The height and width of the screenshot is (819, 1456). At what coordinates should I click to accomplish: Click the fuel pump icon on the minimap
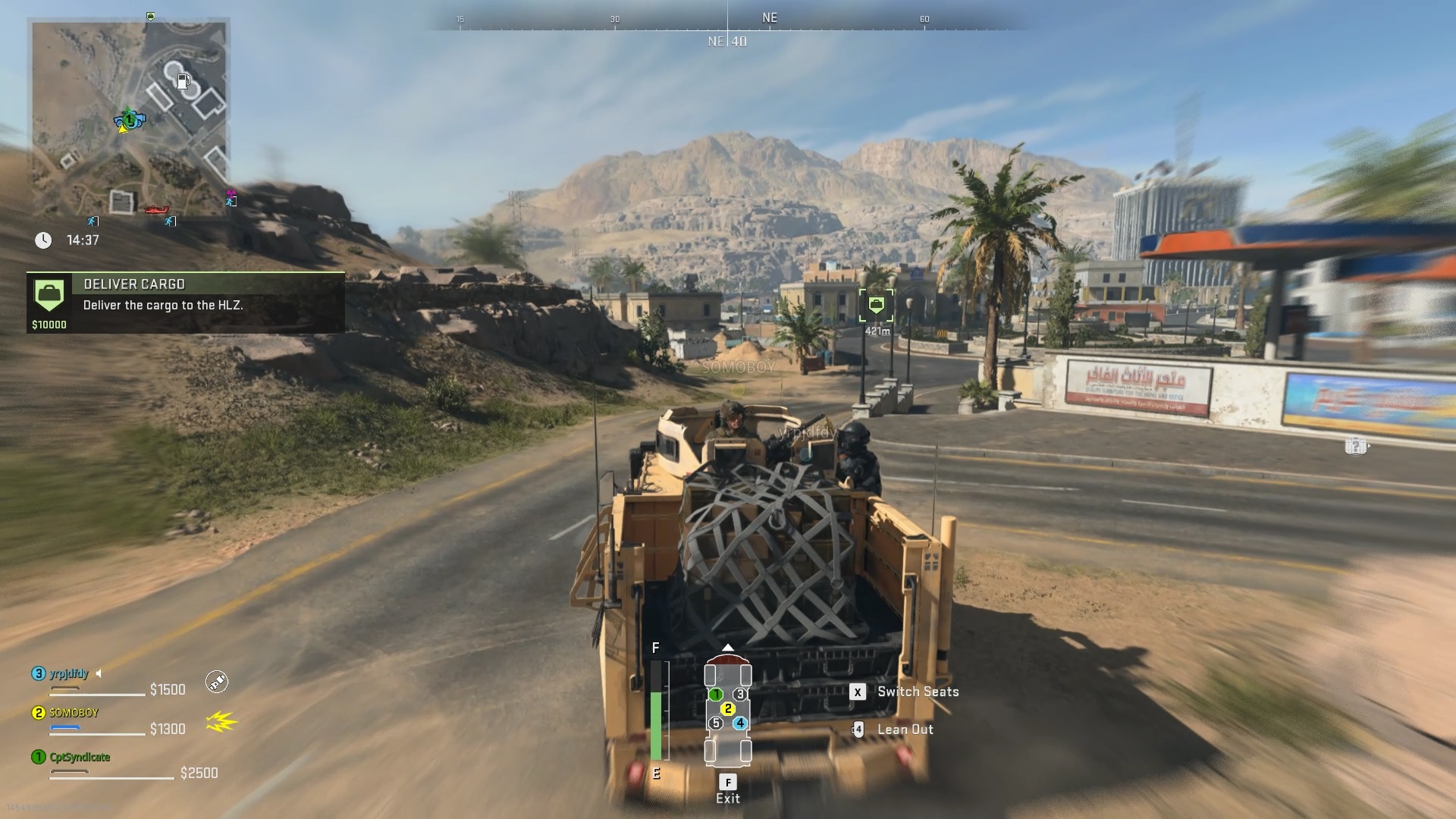click(184, 81)
